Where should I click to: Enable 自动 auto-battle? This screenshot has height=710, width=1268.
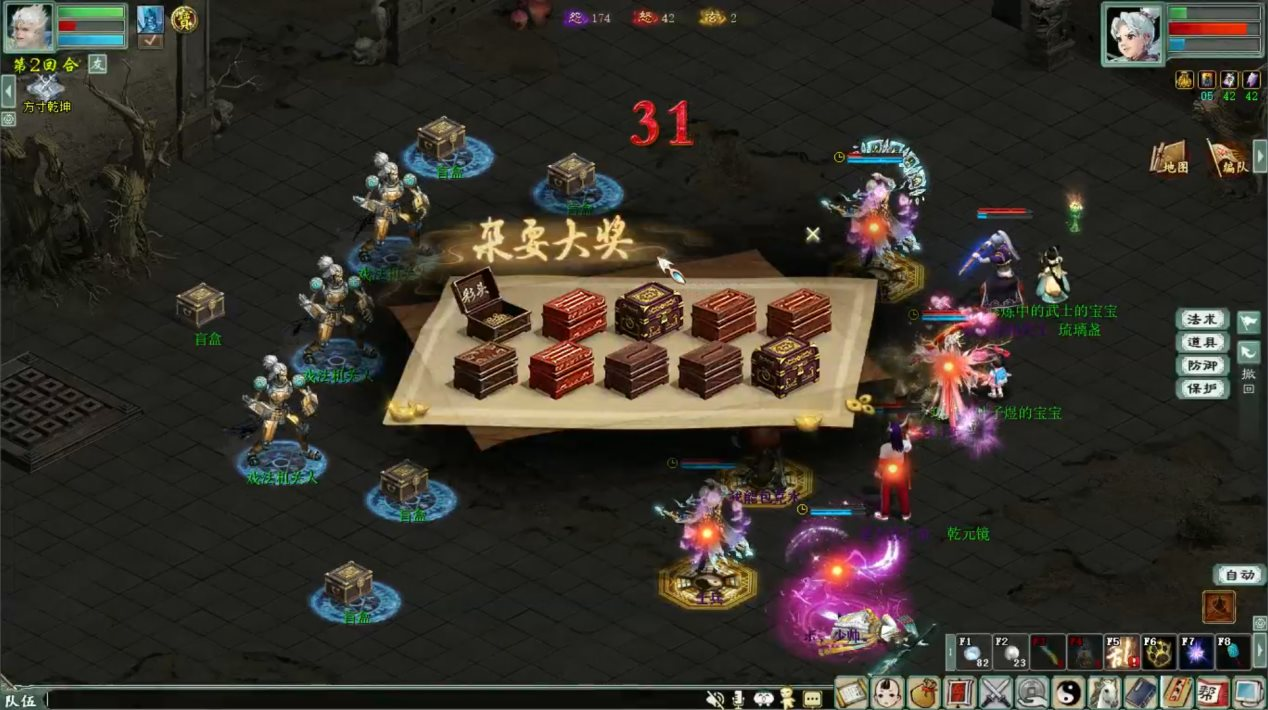[1239, 575]
